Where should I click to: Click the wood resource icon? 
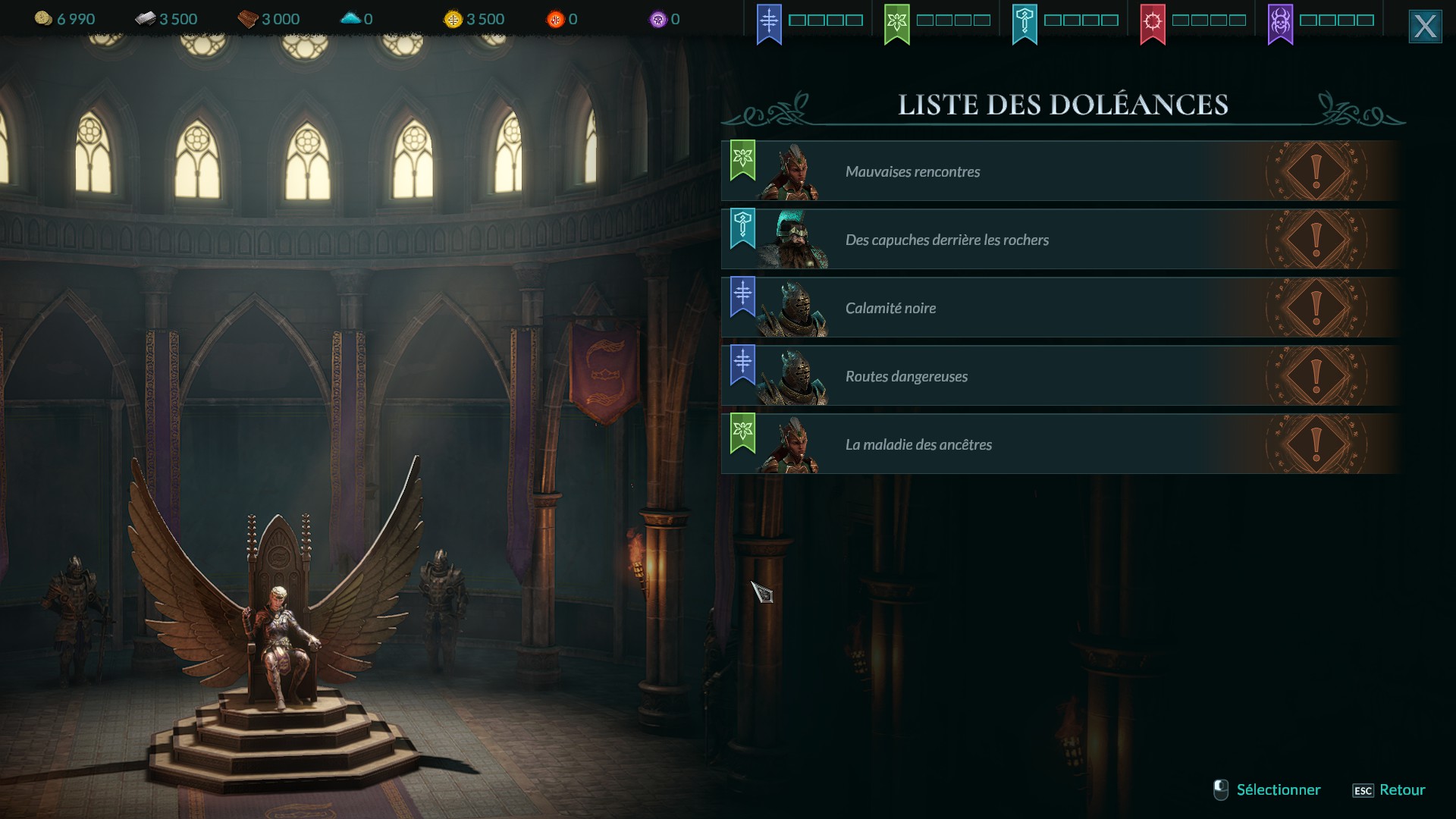tap(248, 19)
